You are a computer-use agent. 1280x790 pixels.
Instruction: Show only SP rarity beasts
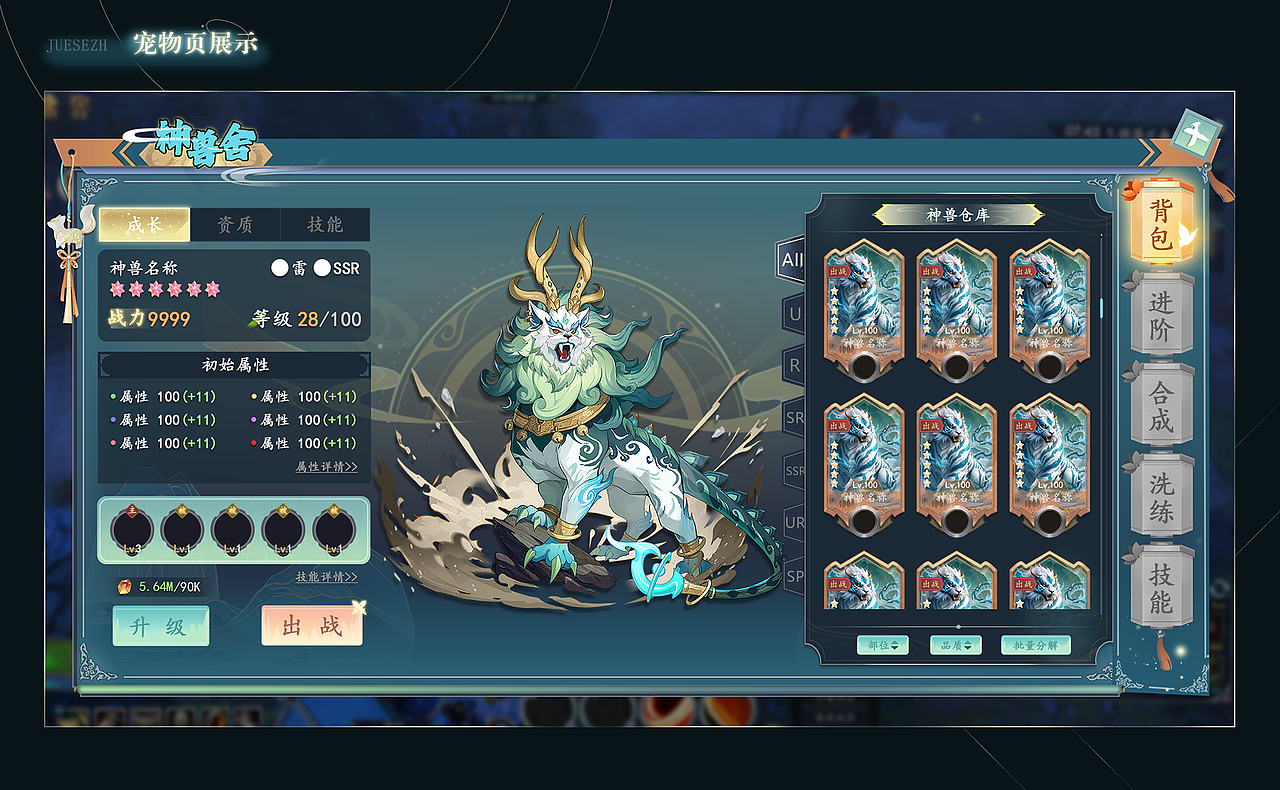[x=795, y=576]
